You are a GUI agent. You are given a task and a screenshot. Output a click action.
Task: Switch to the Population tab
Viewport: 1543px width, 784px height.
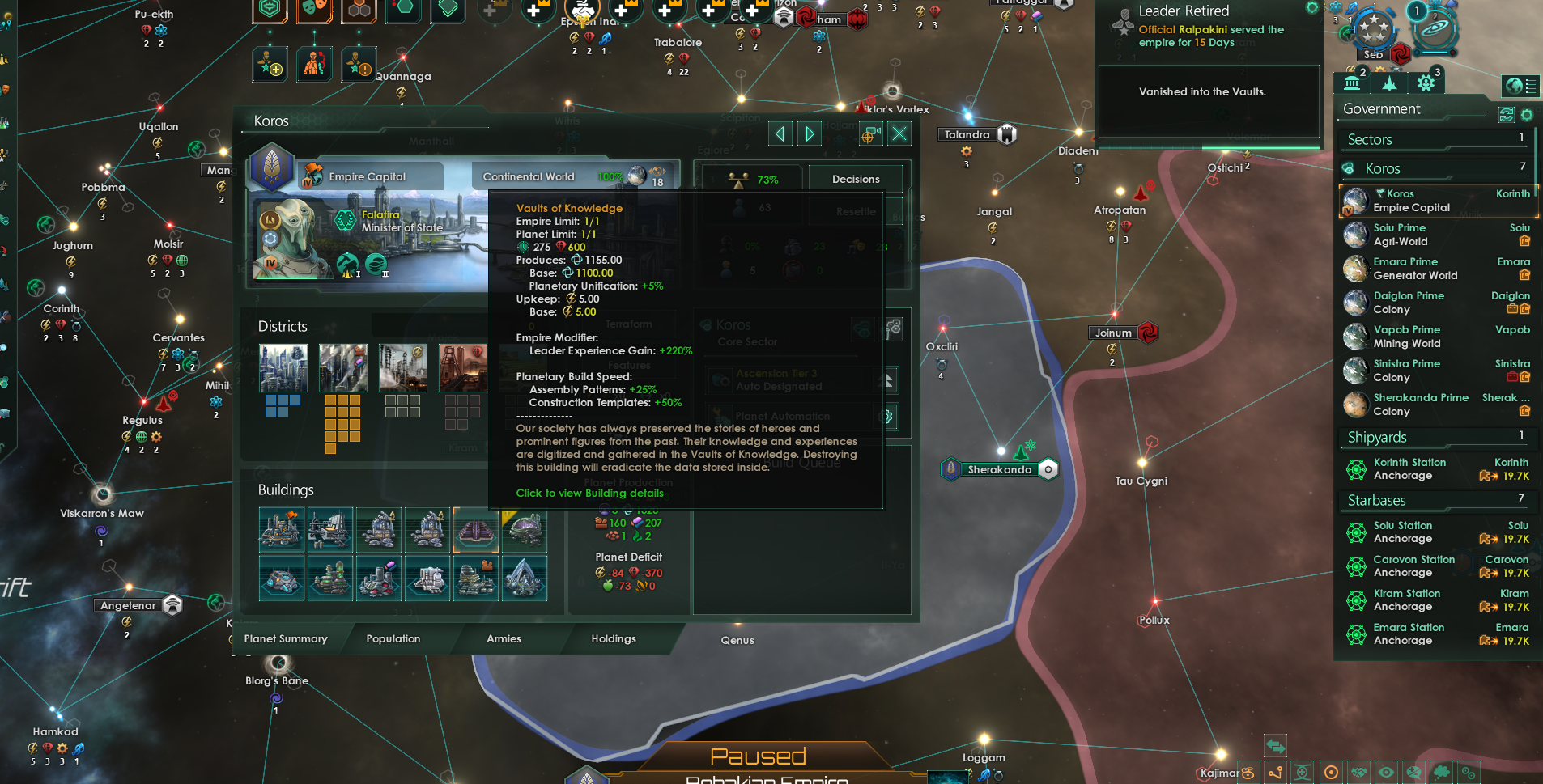pos(393,638)
